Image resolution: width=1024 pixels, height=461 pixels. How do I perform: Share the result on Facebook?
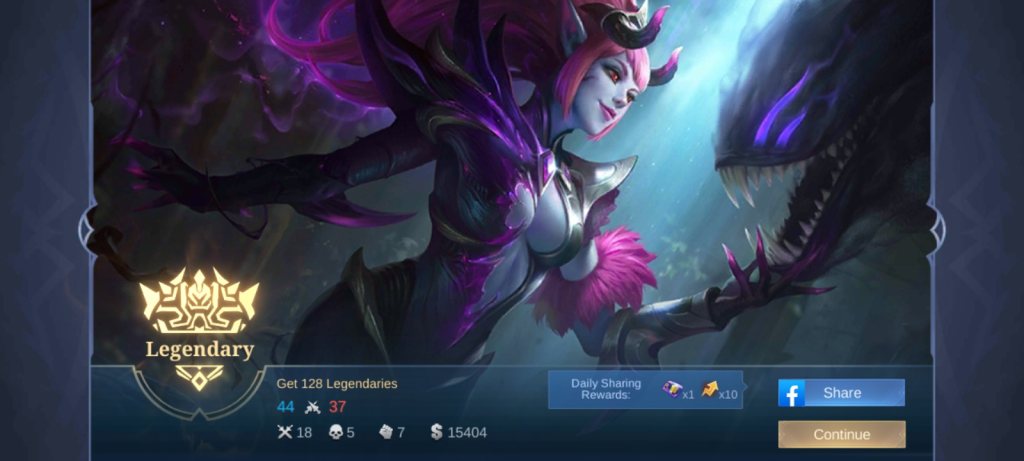[x=841, y=393]
